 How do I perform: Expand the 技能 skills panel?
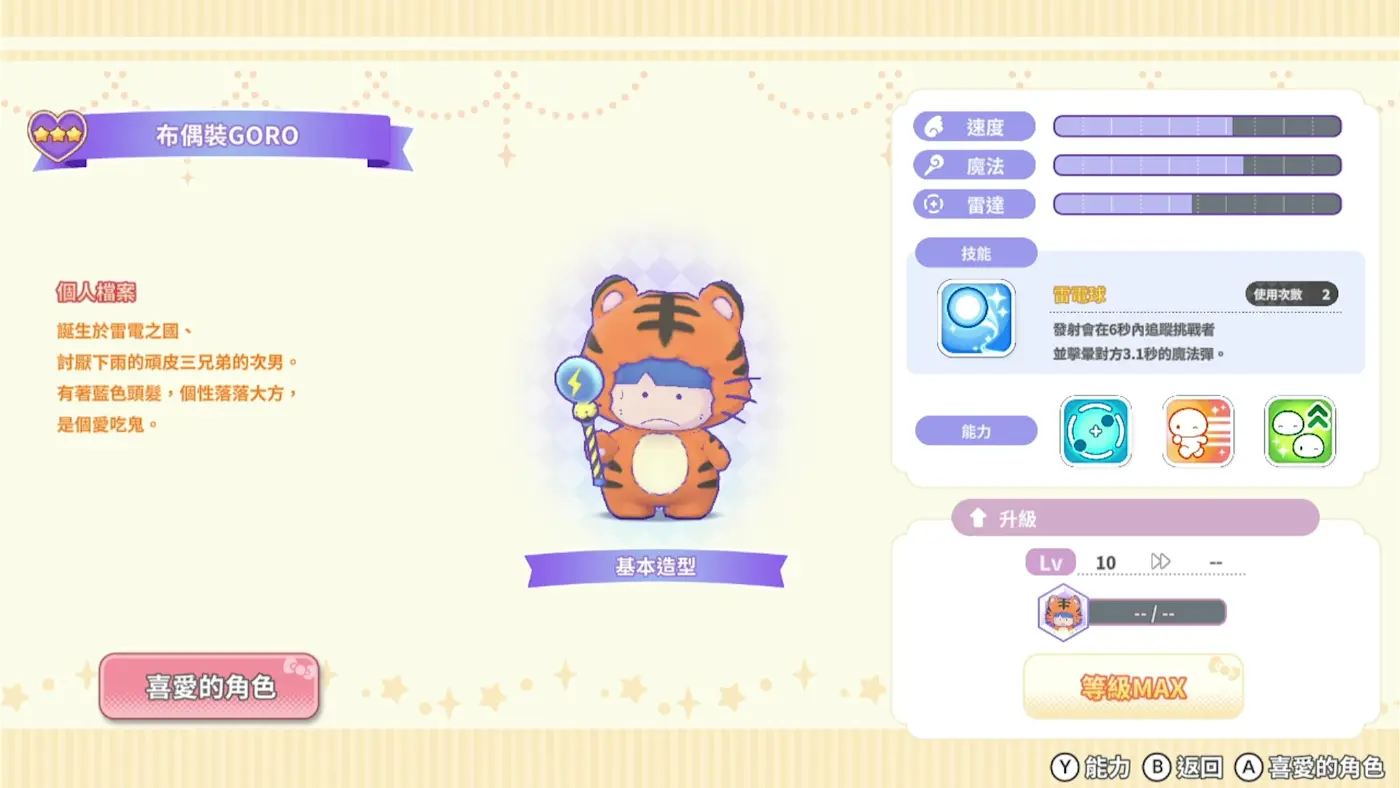point(976,252)
